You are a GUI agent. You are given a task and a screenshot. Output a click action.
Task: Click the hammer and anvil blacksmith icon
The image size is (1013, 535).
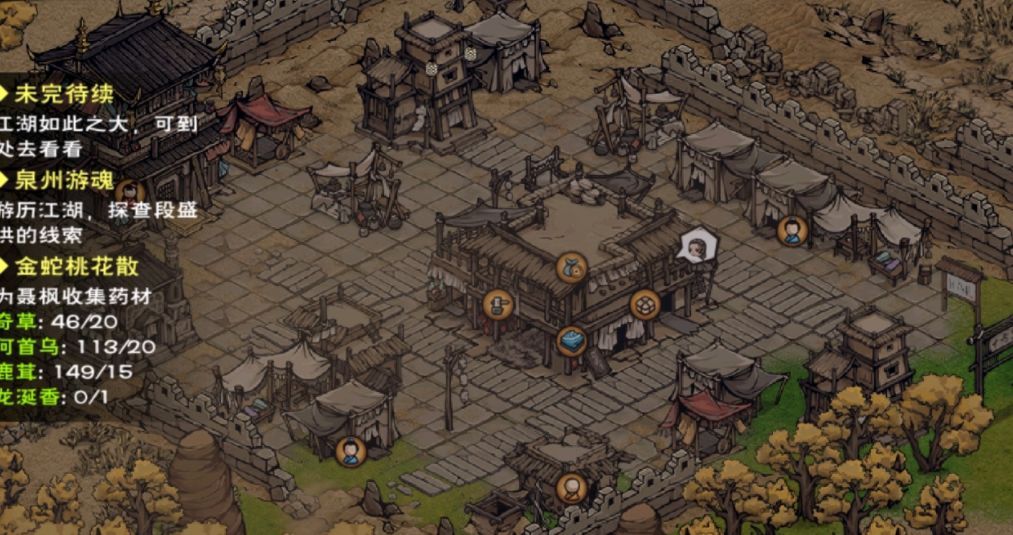(497, 304)
